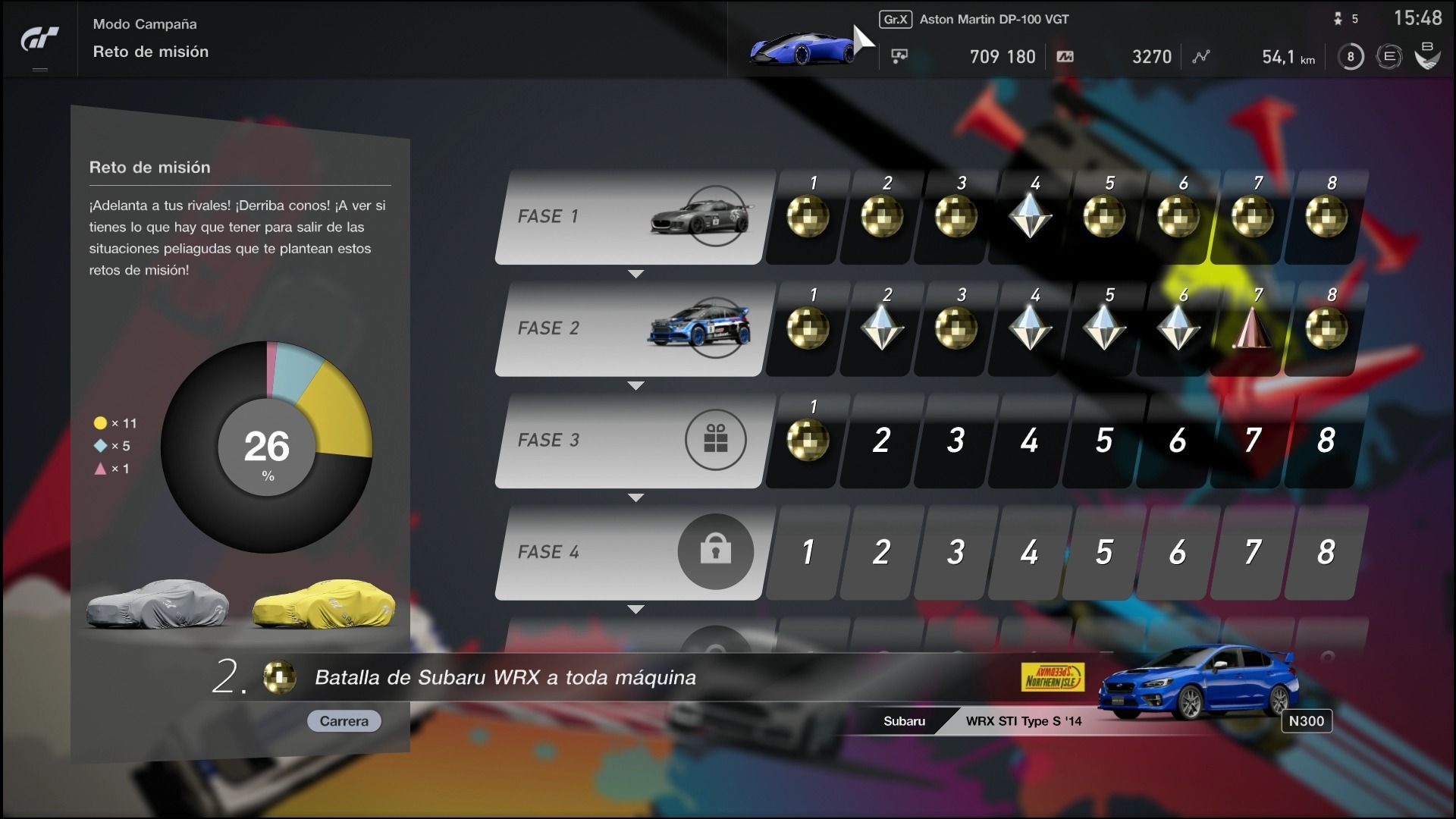Screen dimensions: 1456x819
Task: Pick Fase 2 mission 2 silver trophy
Action: [x=881, y=328]
